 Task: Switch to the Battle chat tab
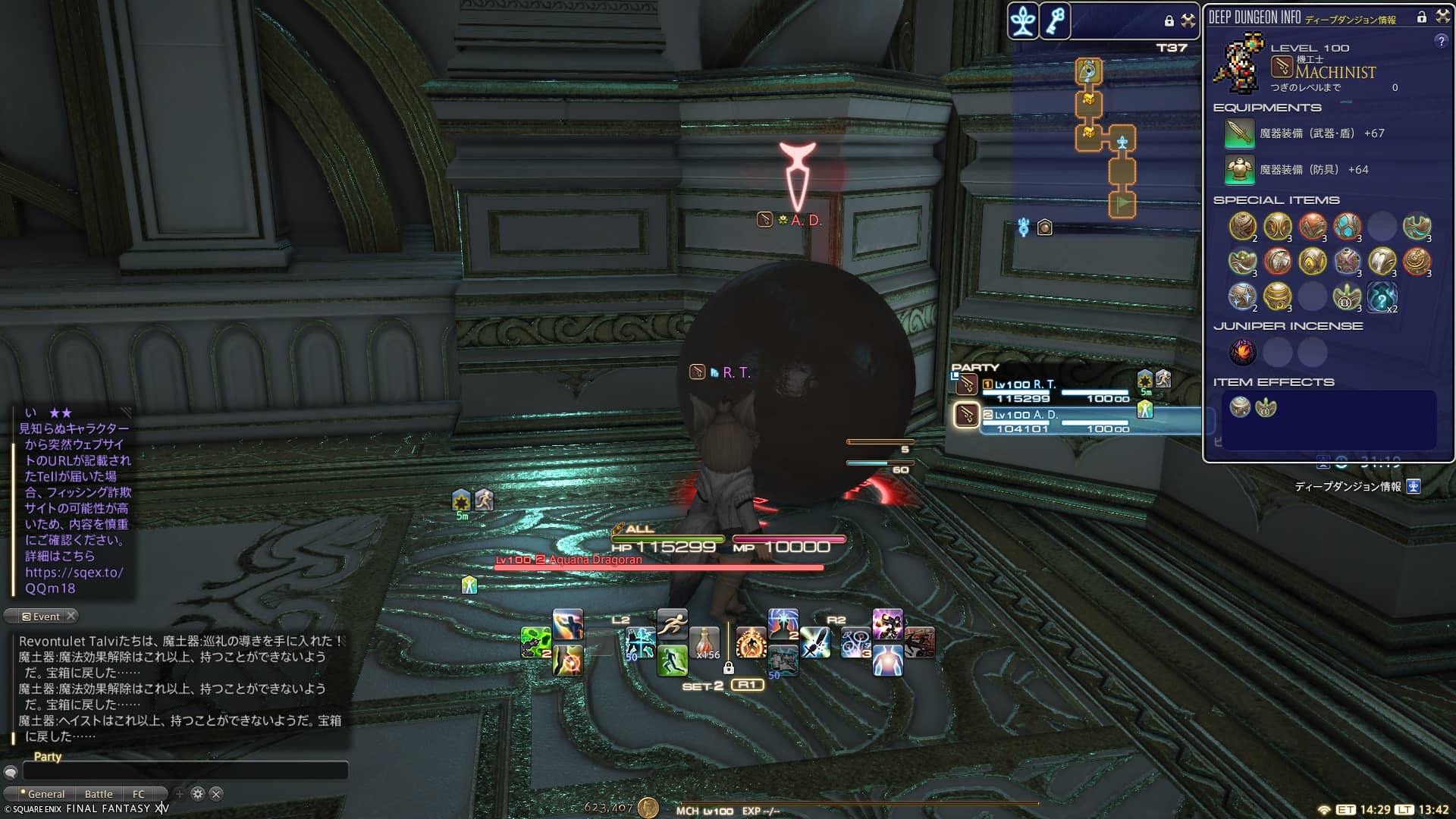click(99, 794)
